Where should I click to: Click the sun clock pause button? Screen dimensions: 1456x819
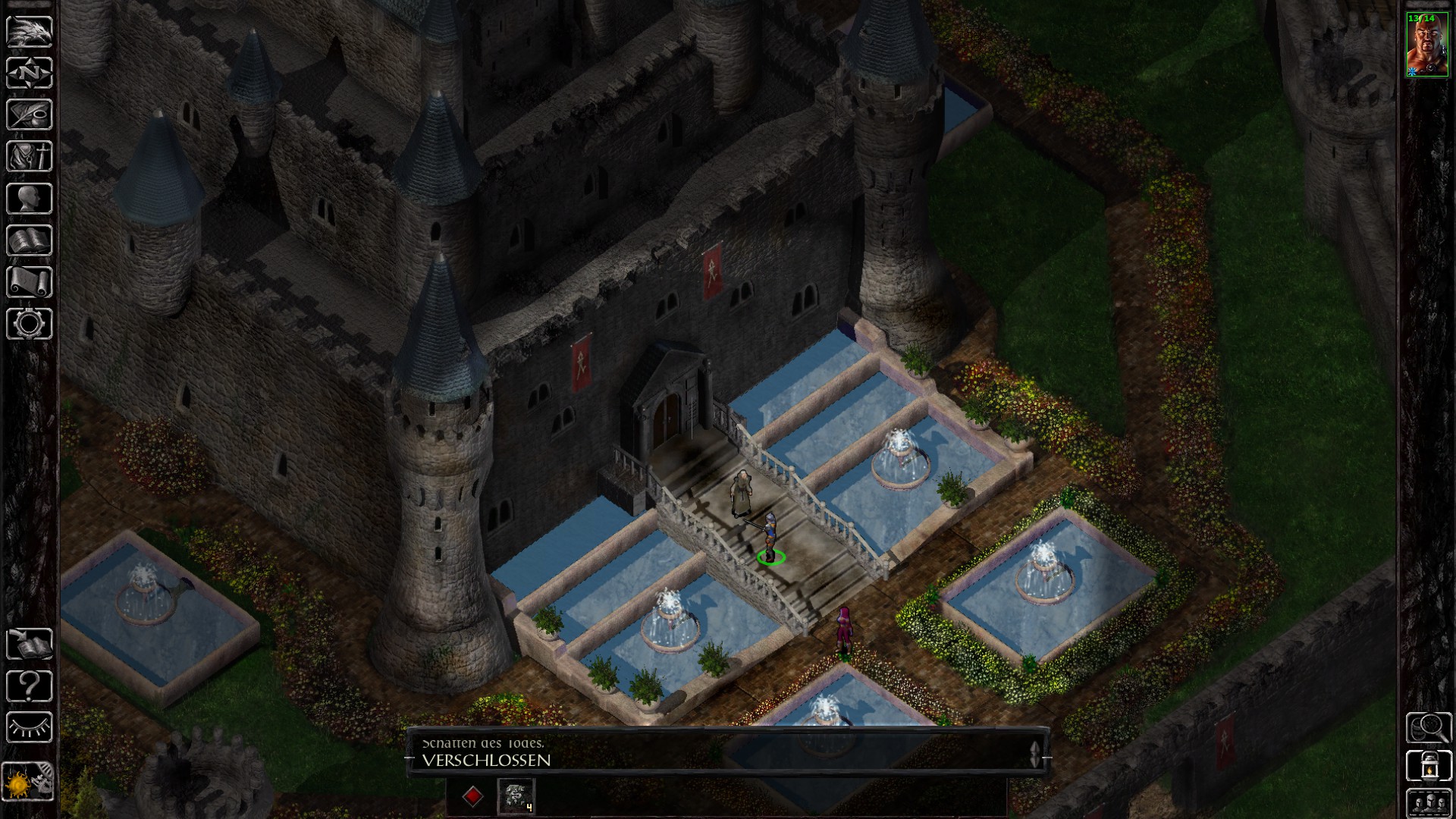click(30, 780)
